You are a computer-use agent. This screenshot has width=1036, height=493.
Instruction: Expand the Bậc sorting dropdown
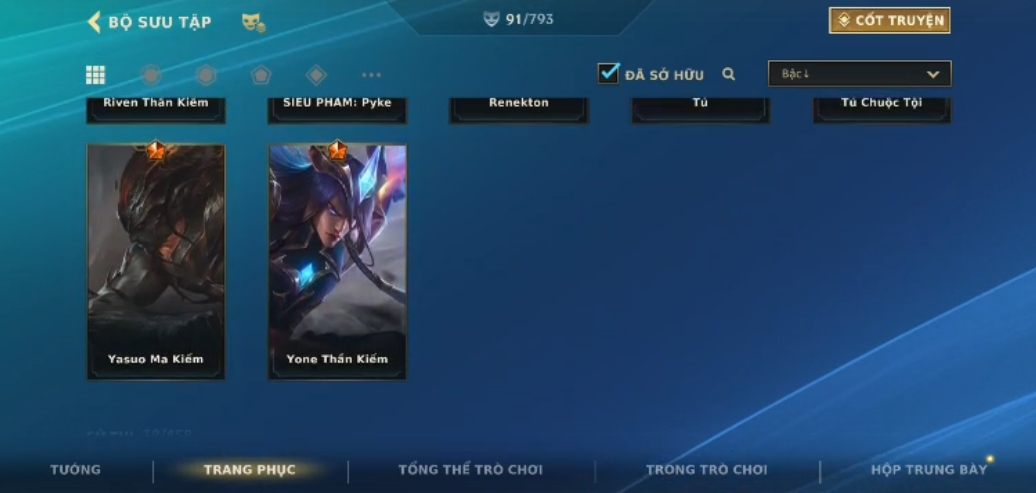(x=859, y=74)
